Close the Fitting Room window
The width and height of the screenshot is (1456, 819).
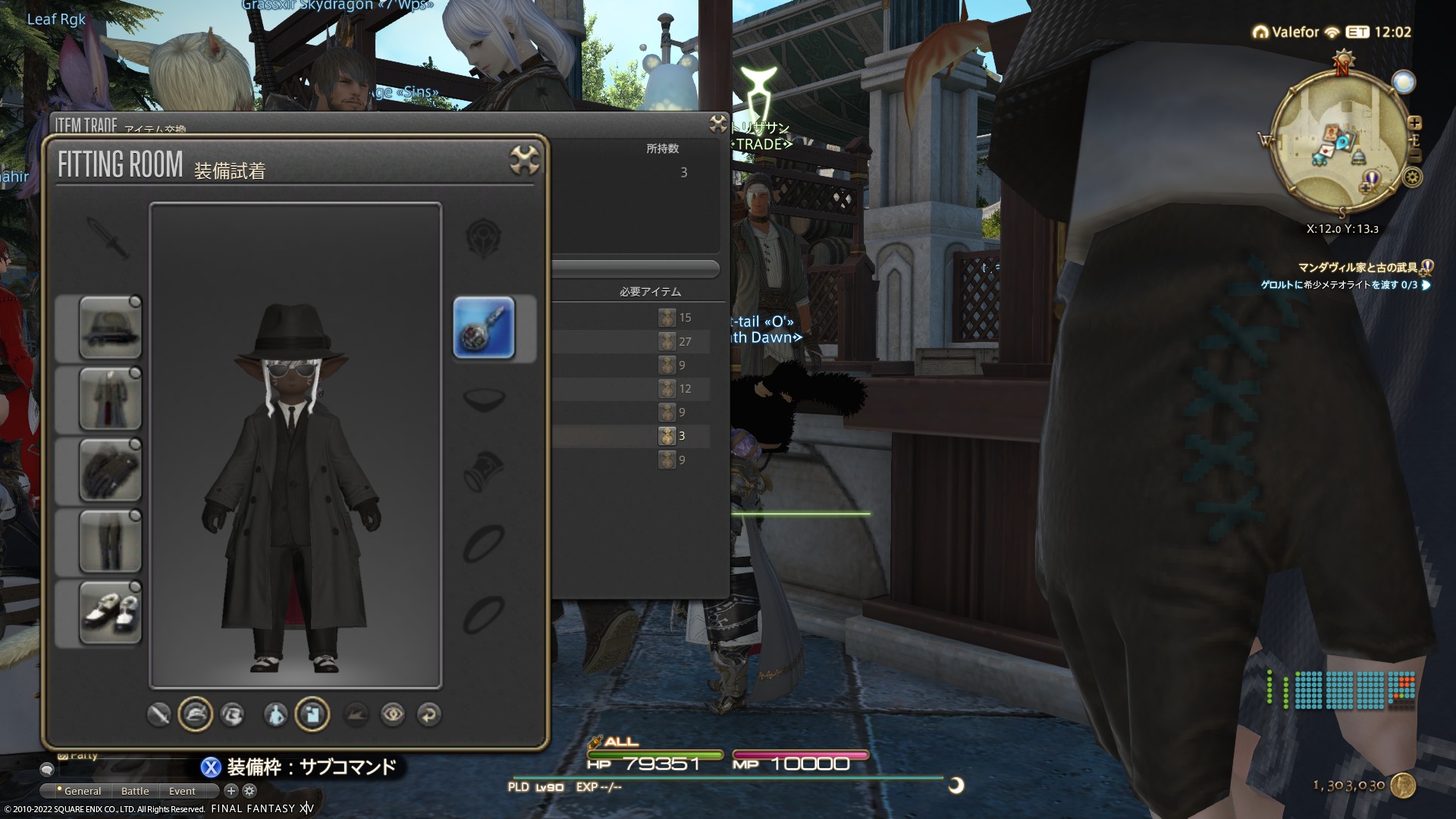point(524,160)
